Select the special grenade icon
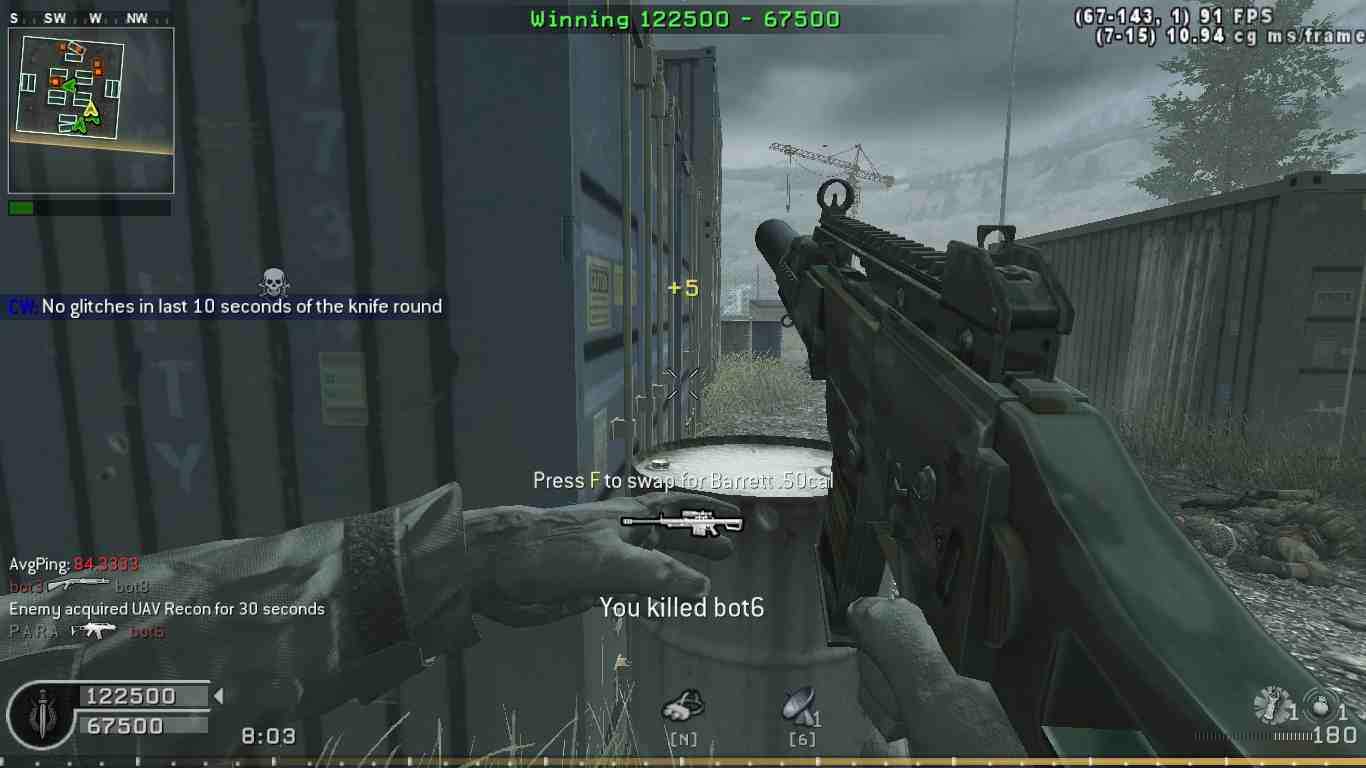 (x=1273, y=706)
